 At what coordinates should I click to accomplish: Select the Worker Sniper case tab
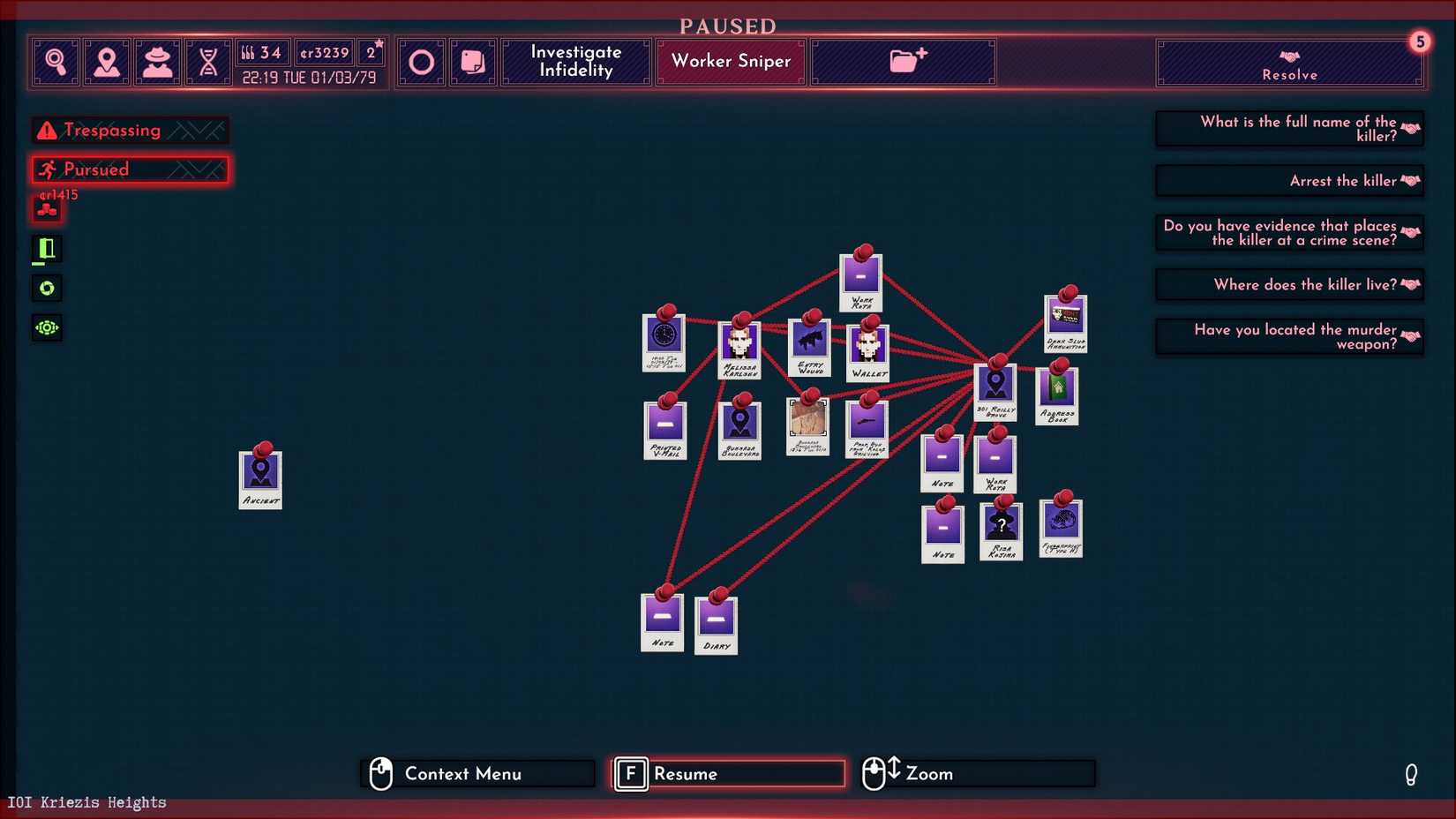click(x=730, y=61)
